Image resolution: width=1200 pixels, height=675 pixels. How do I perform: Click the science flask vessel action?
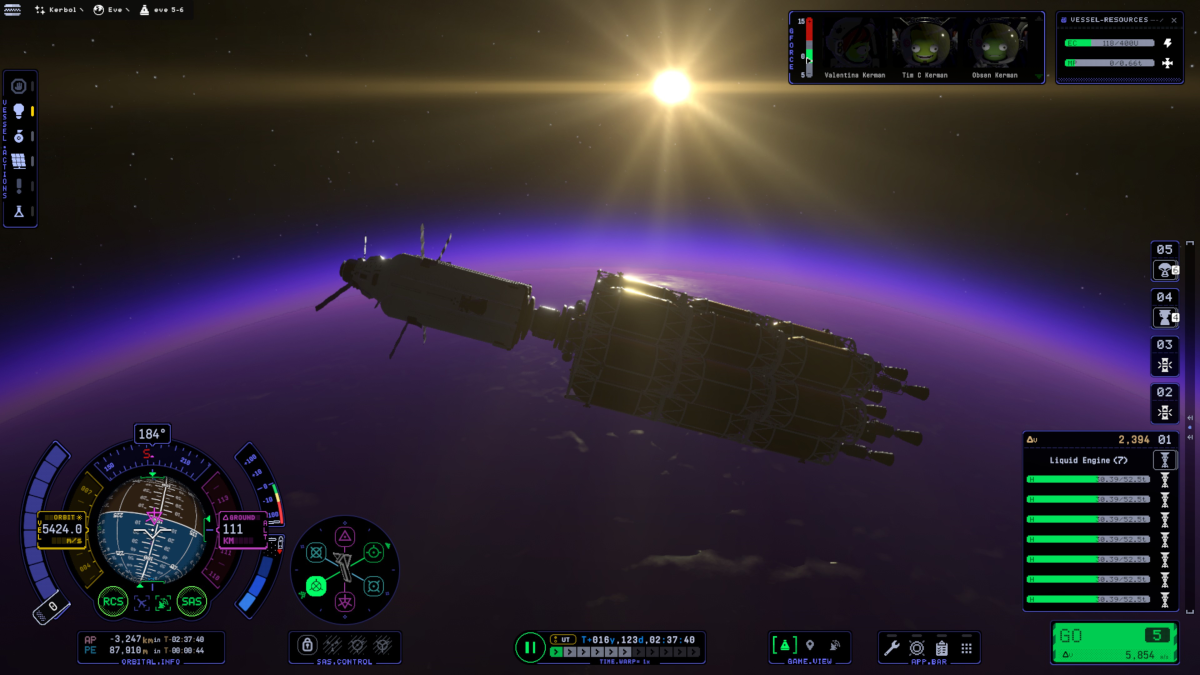coord(18,211)
